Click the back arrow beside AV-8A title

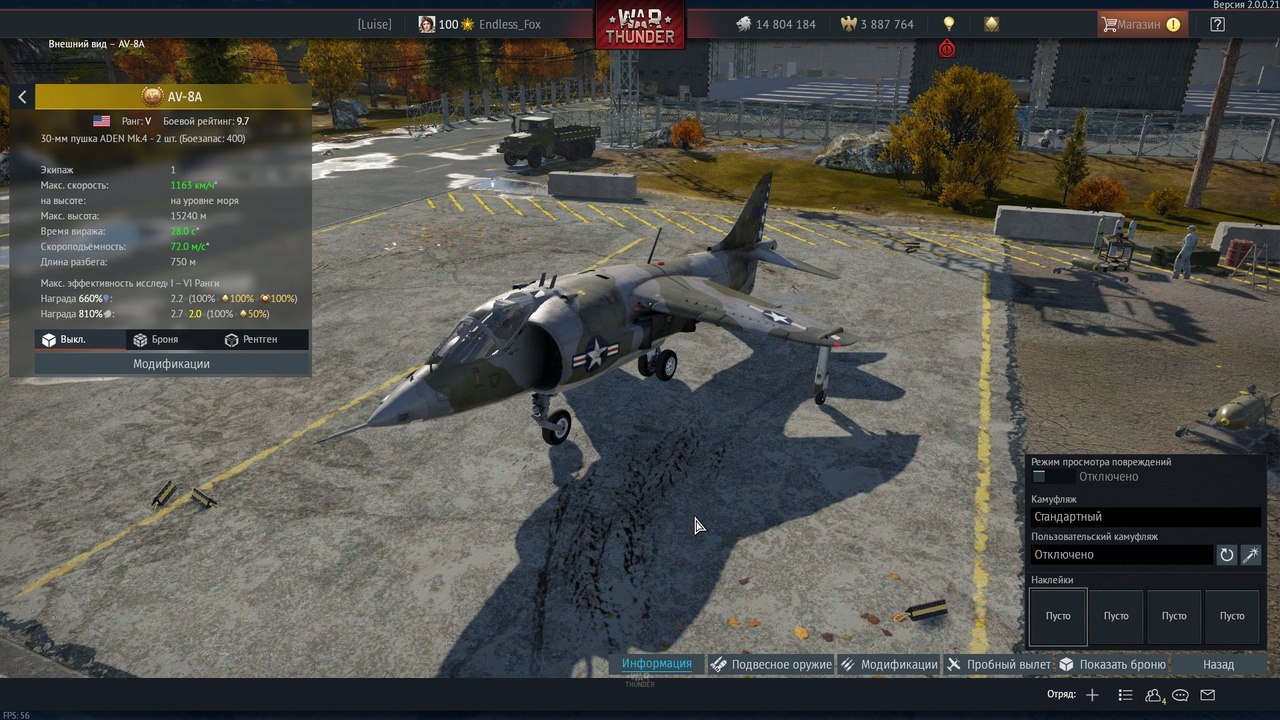22,97
